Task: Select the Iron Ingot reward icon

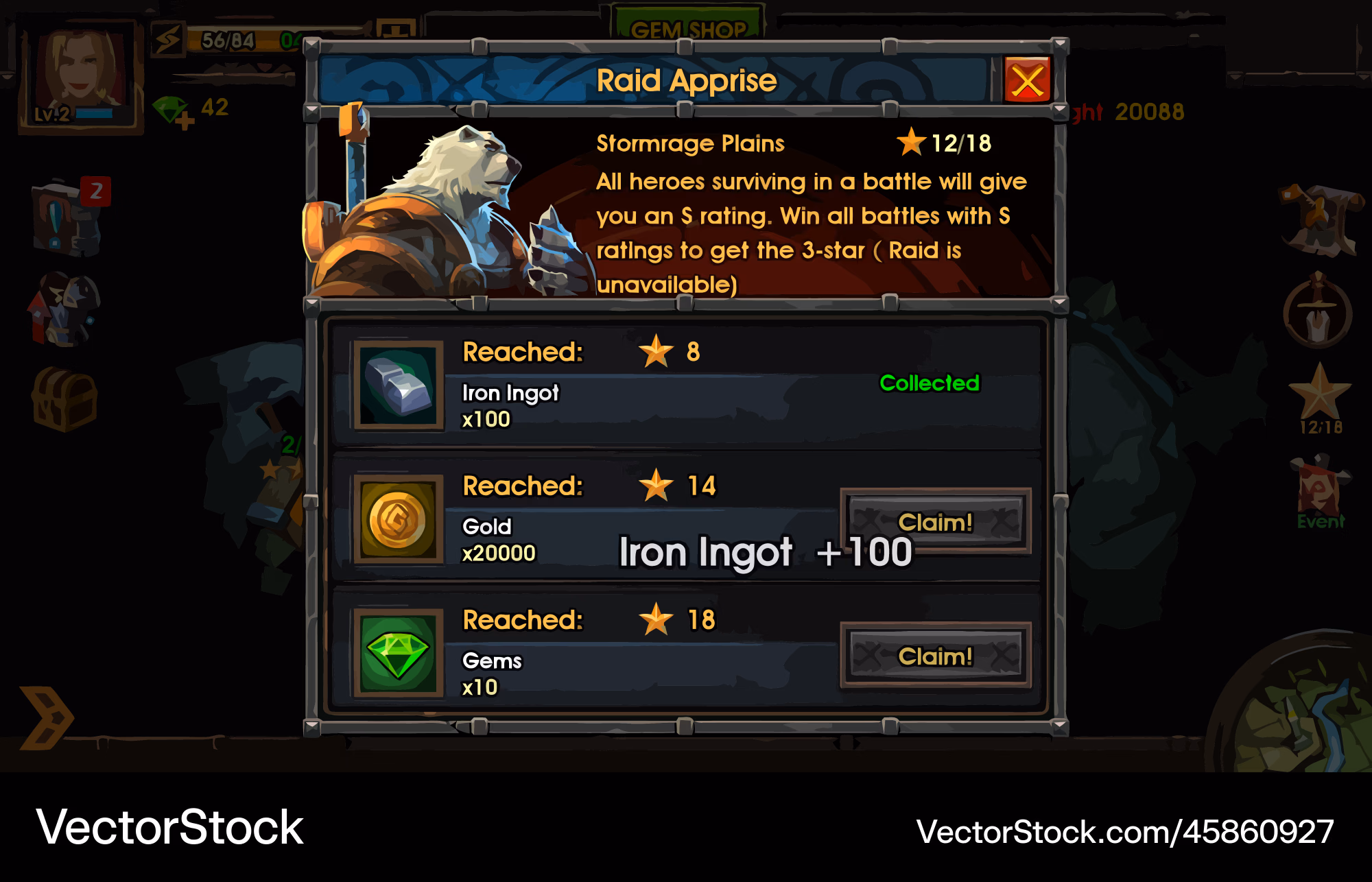Action: pos(398,385)
